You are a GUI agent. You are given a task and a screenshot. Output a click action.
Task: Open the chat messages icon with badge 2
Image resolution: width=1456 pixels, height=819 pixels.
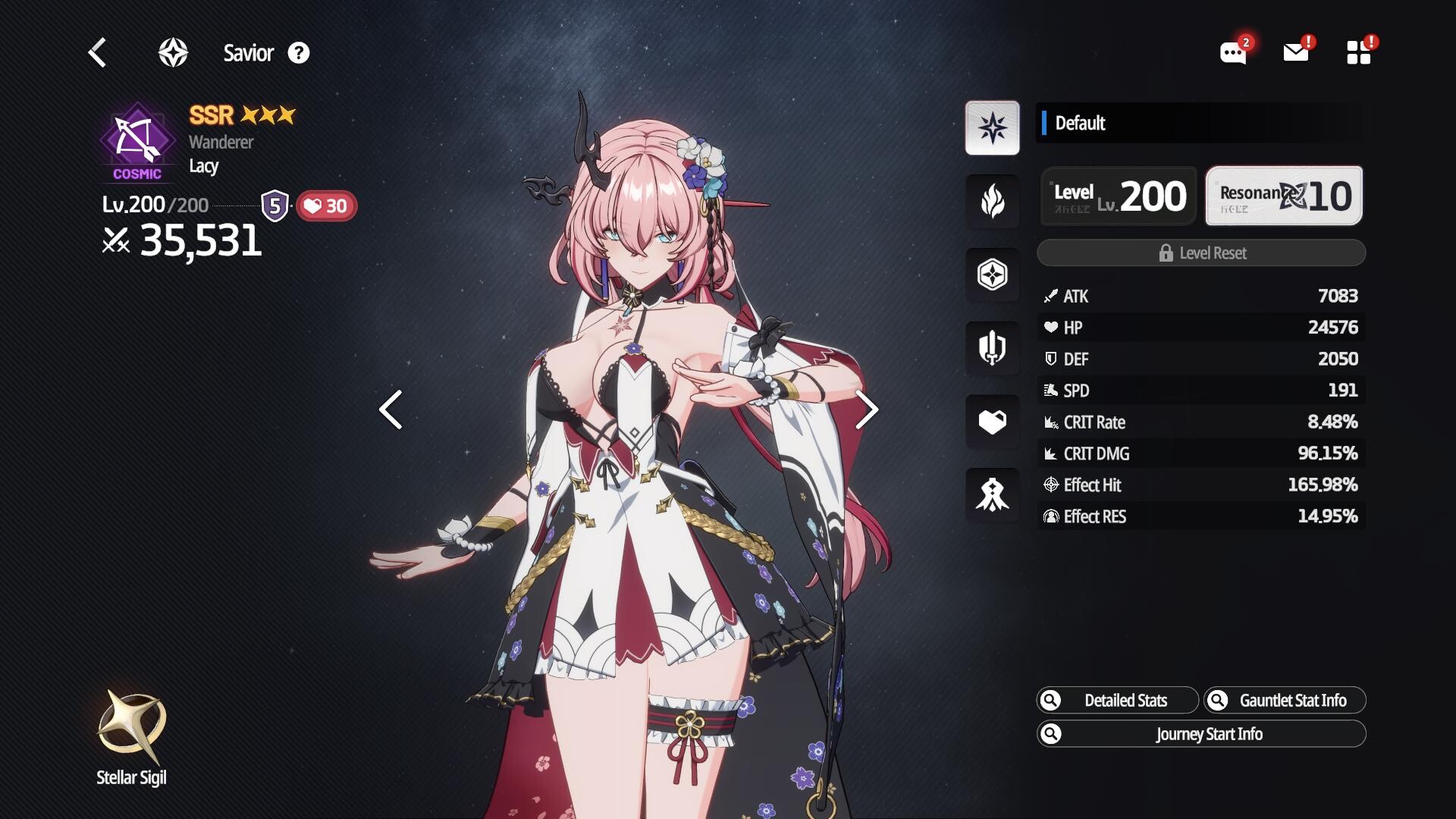pyautogui.click(x=1232, y=52)
